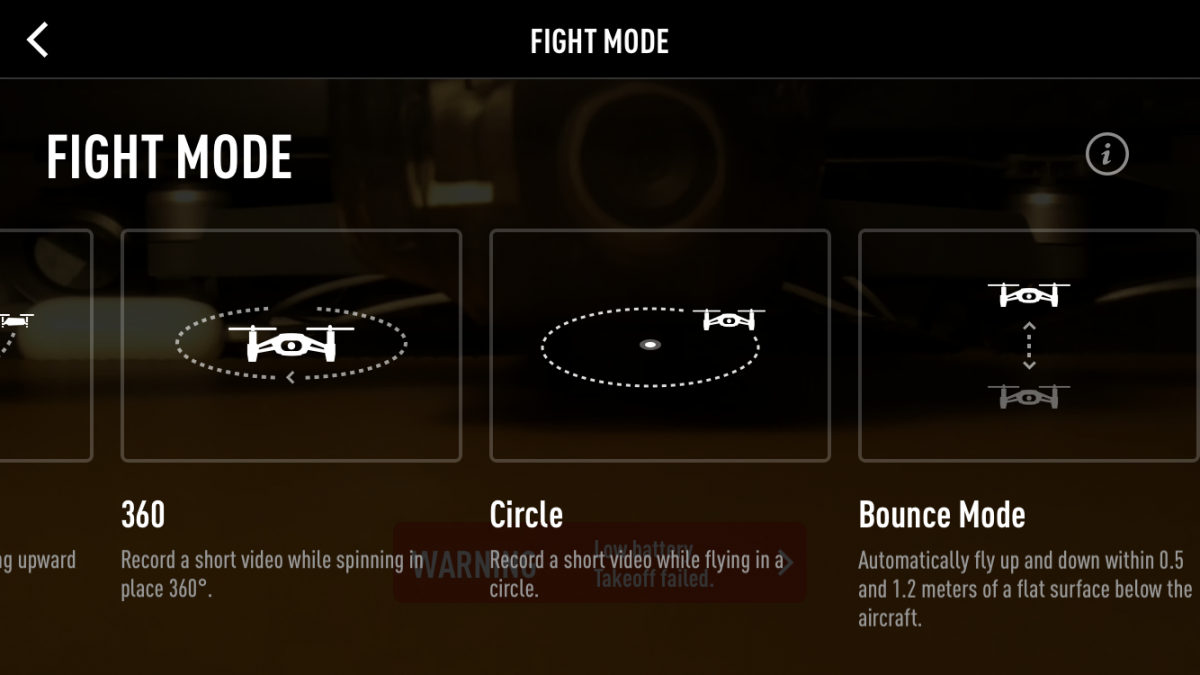Open the flight mode info icon
Viewport: 1200px width, 675px height.
pos(1106,155)
